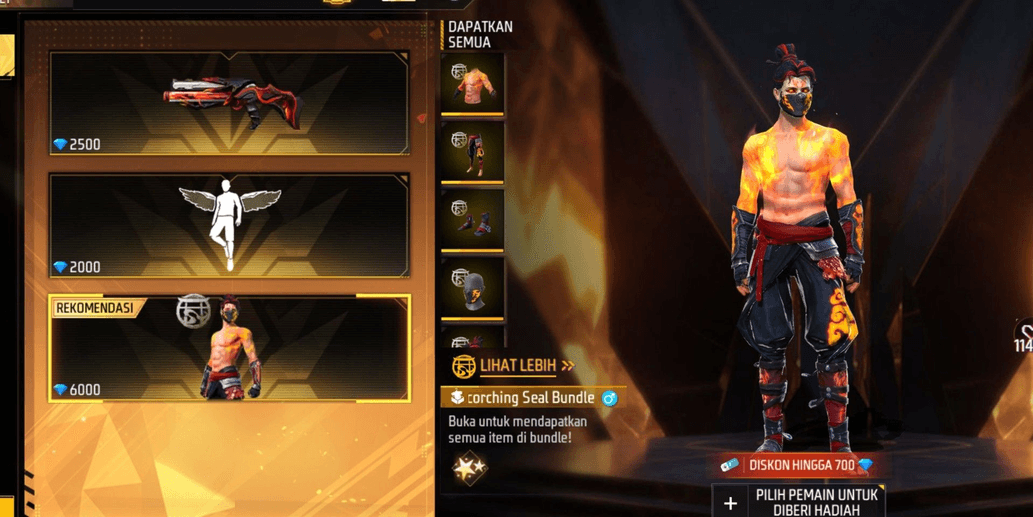Preview the red shoes bundle item

(x=472, y=220)
